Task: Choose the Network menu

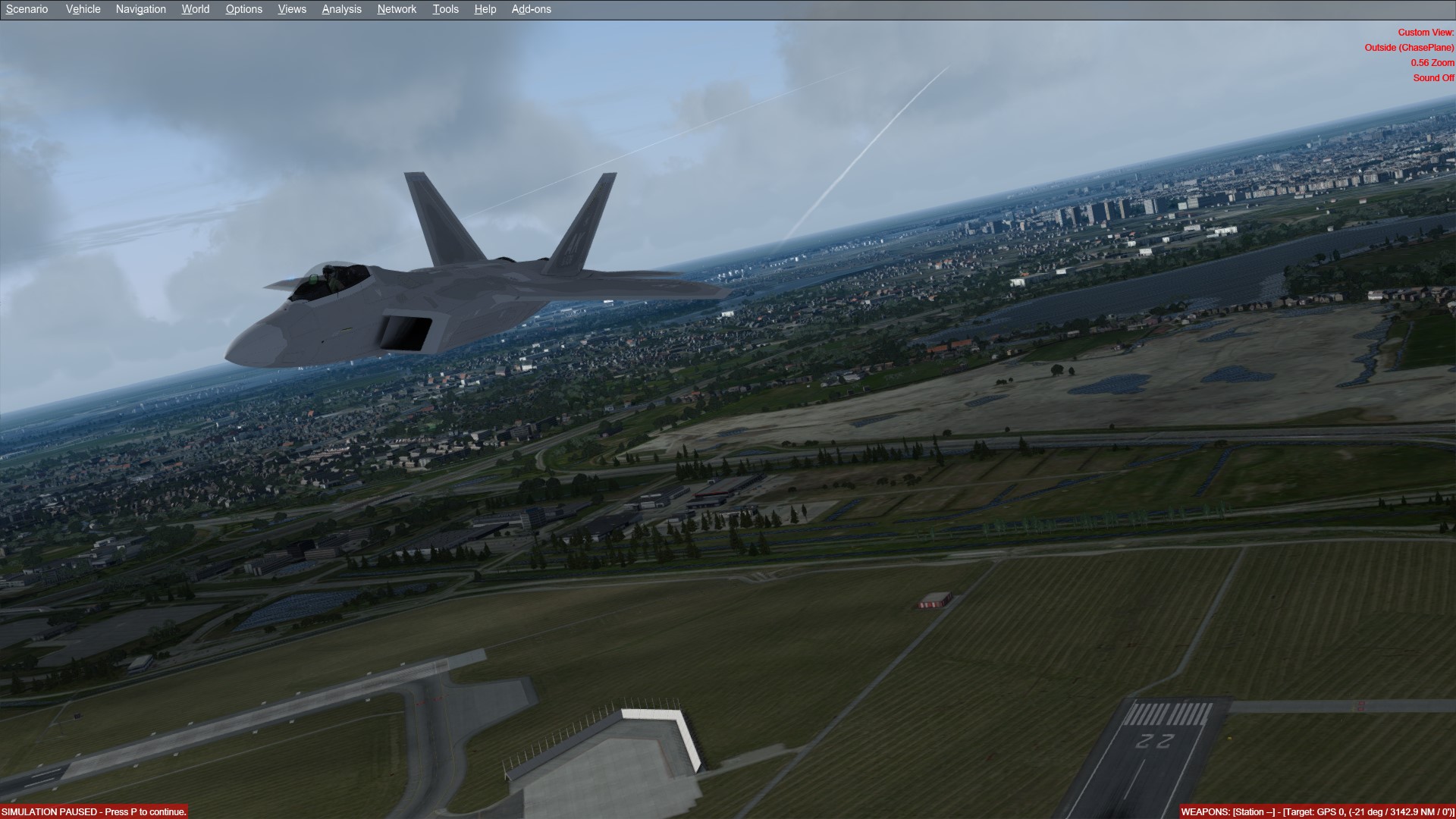Action: tap(397, 9)
